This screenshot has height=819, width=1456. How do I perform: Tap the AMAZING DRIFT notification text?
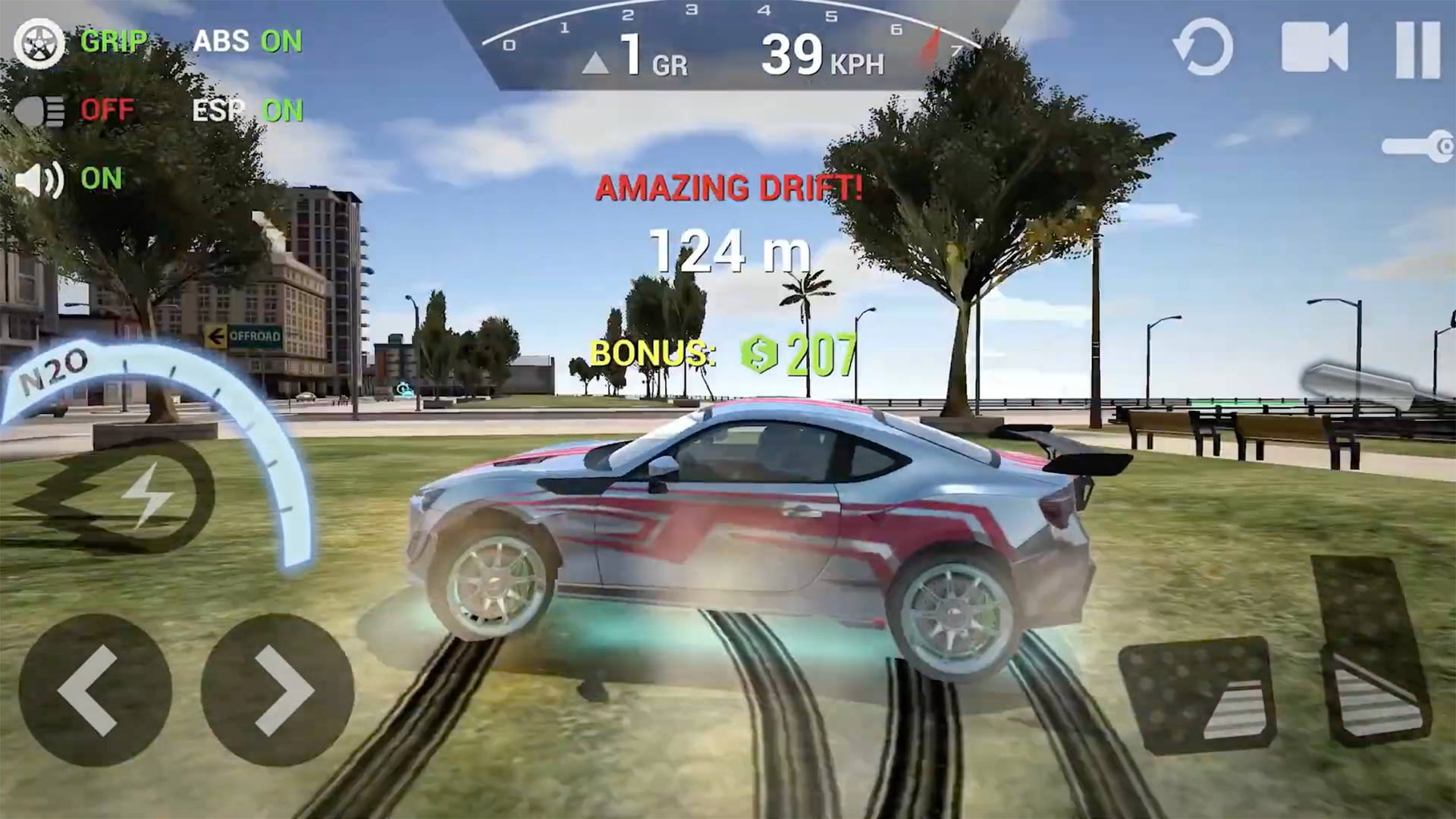(x=728, y=188)
